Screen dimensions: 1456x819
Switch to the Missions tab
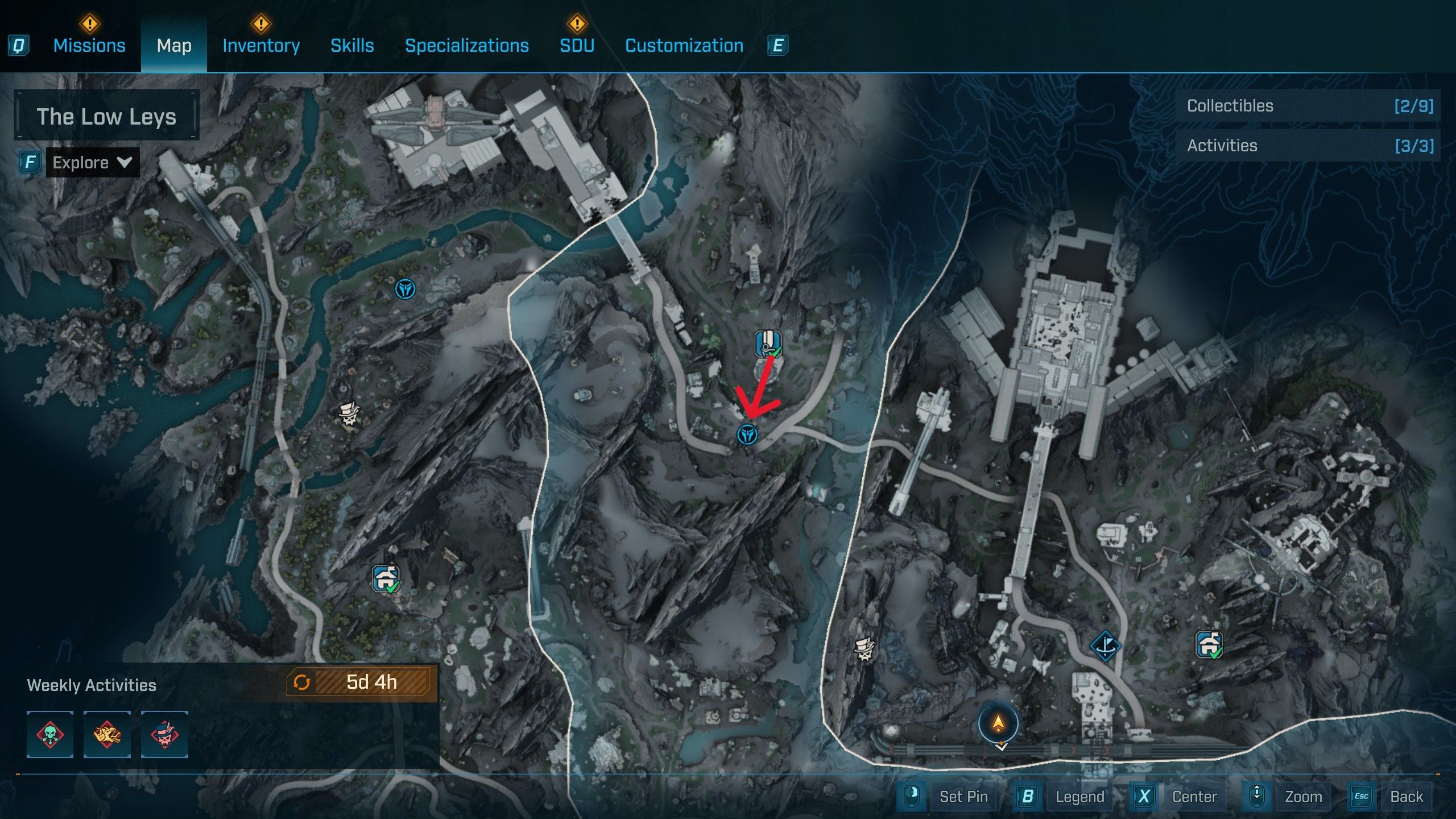(89, 45)
